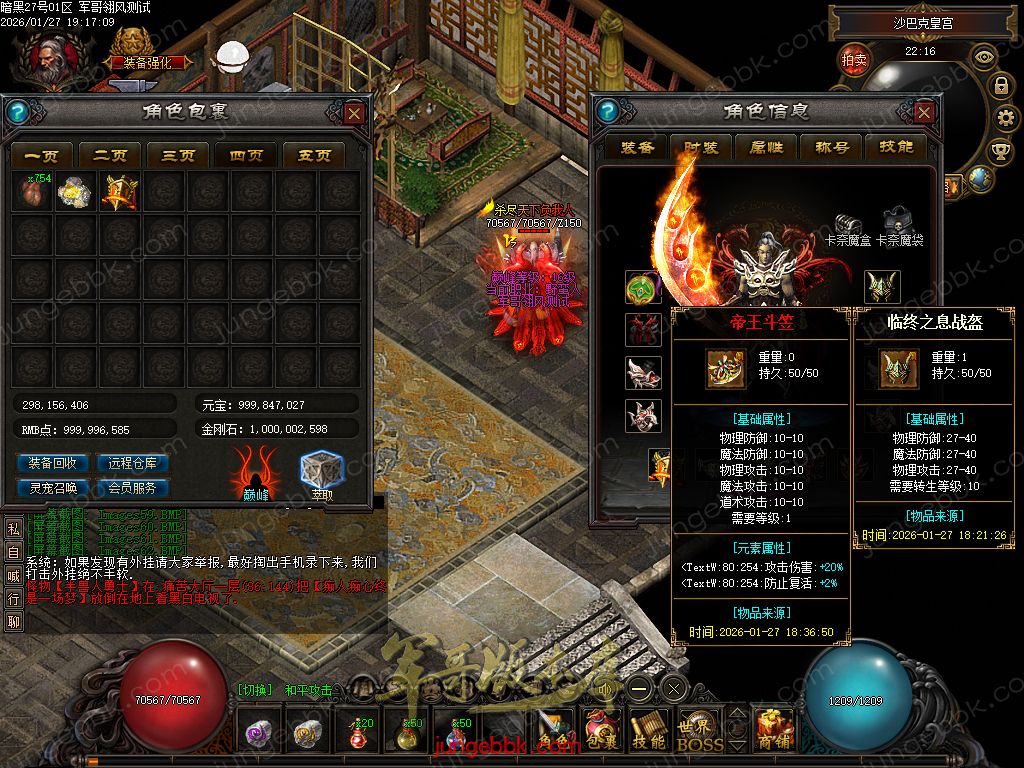Toggle the sound speaker icon
The image size is (1024, 768).
(x=606, y=688)
